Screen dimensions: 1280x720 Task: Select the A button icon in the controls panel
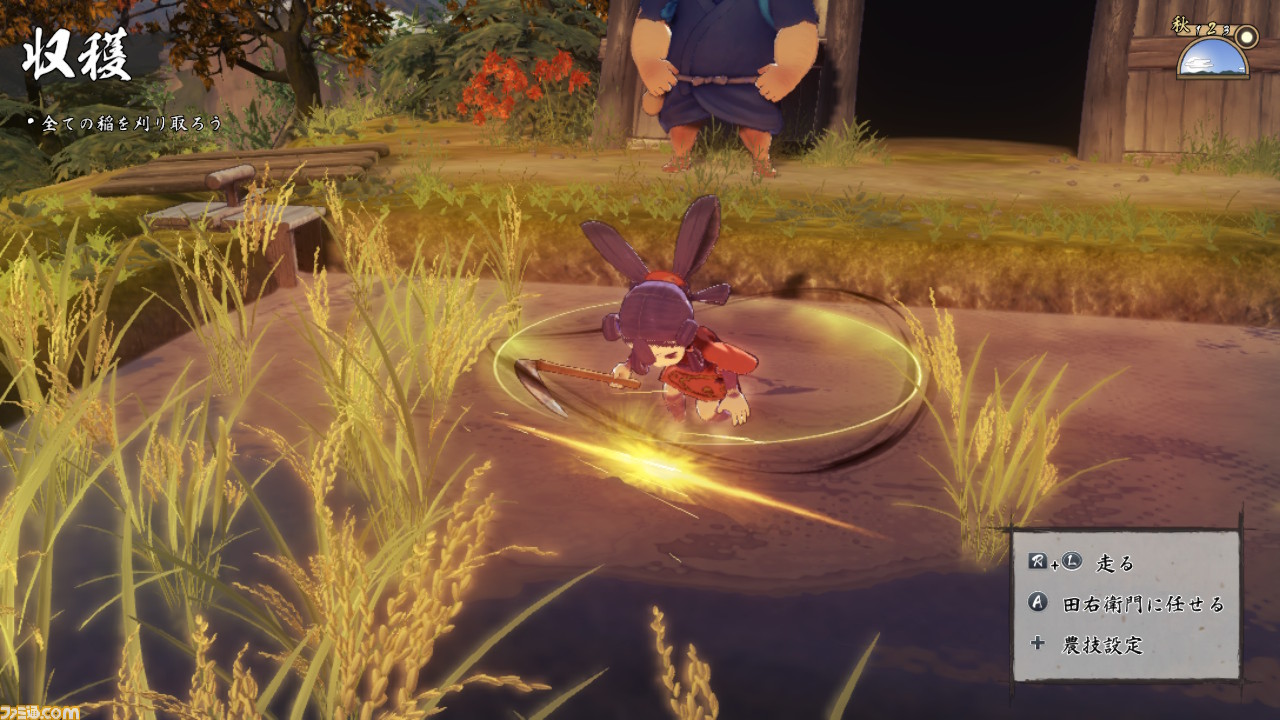point(1038,603)
